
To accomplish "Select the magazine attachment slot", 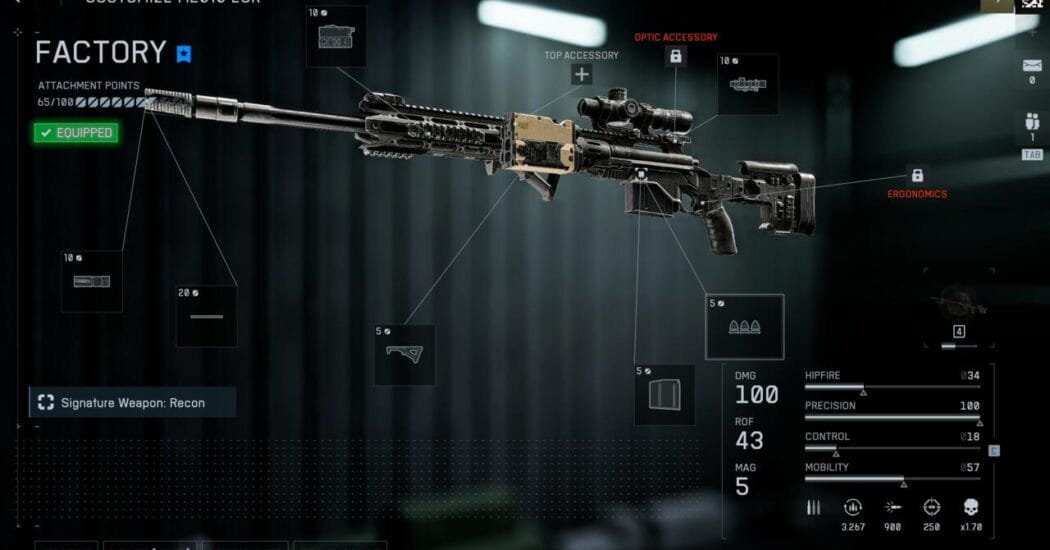I will 664,394.
